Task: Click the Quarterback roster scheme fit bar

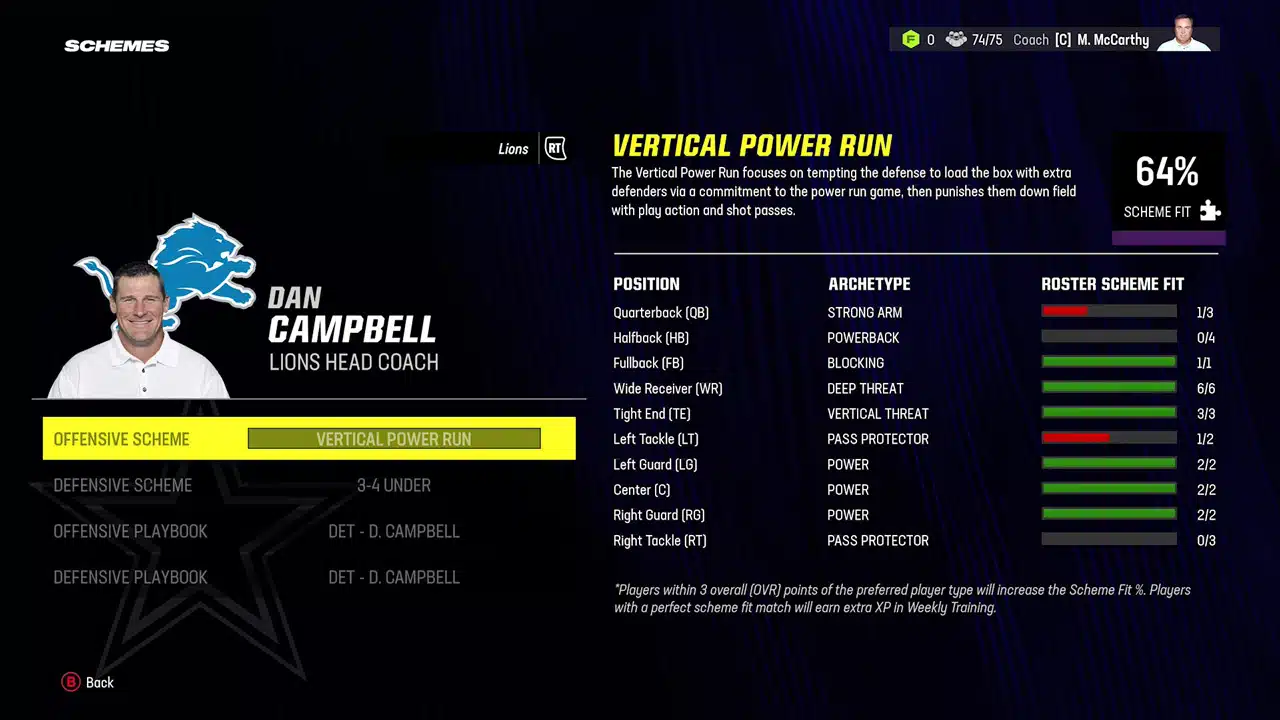Action: tap(1109, 311)
